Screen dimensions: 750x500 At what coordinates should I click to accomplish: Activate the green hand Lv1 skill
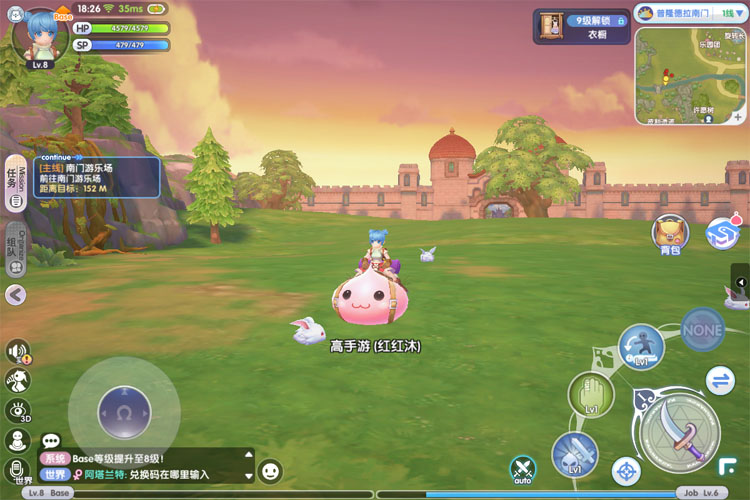[591, 393]
